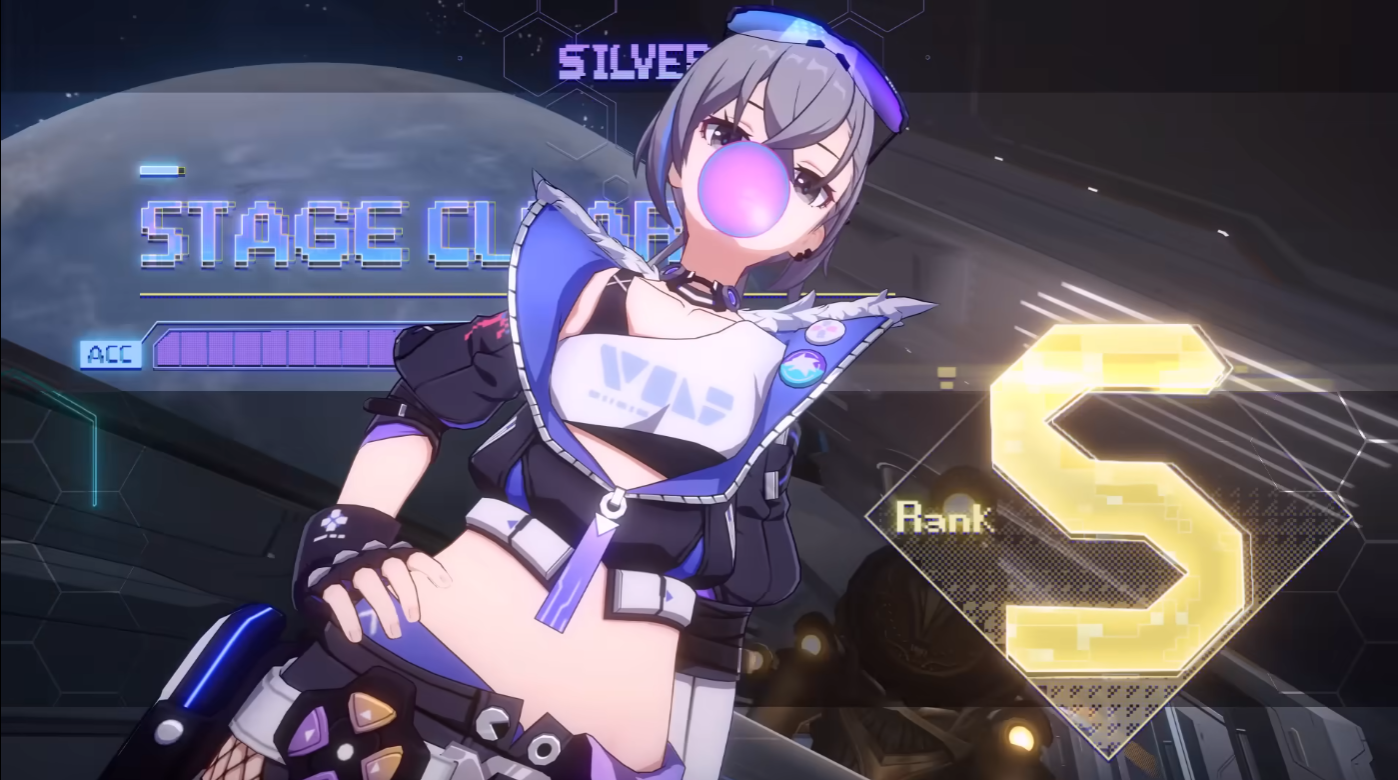
Task: Click the clover pin on the jacket
Action: point(332,519)
